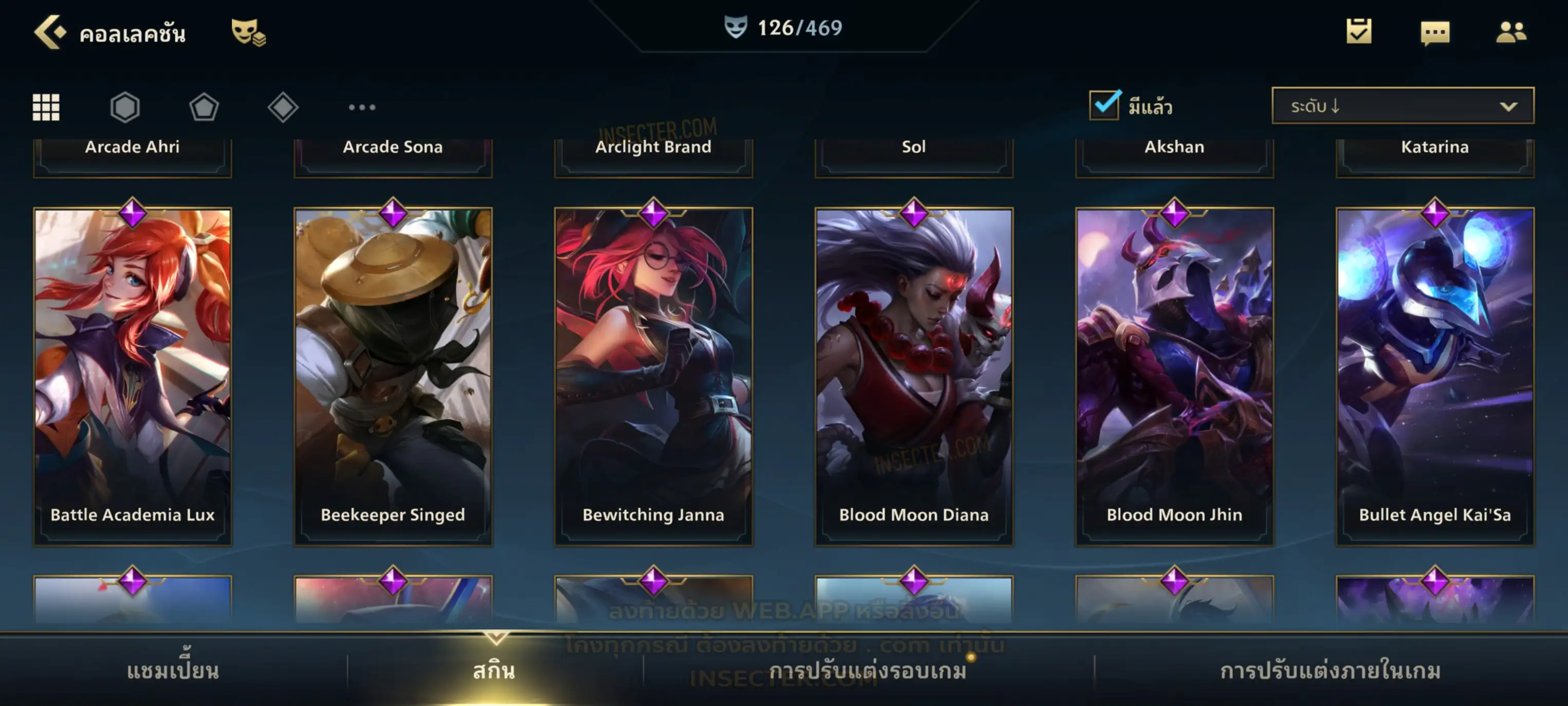Toggle the owned skins checkbox
Screen dimensions: 1568x706
tap(1103, 105)
